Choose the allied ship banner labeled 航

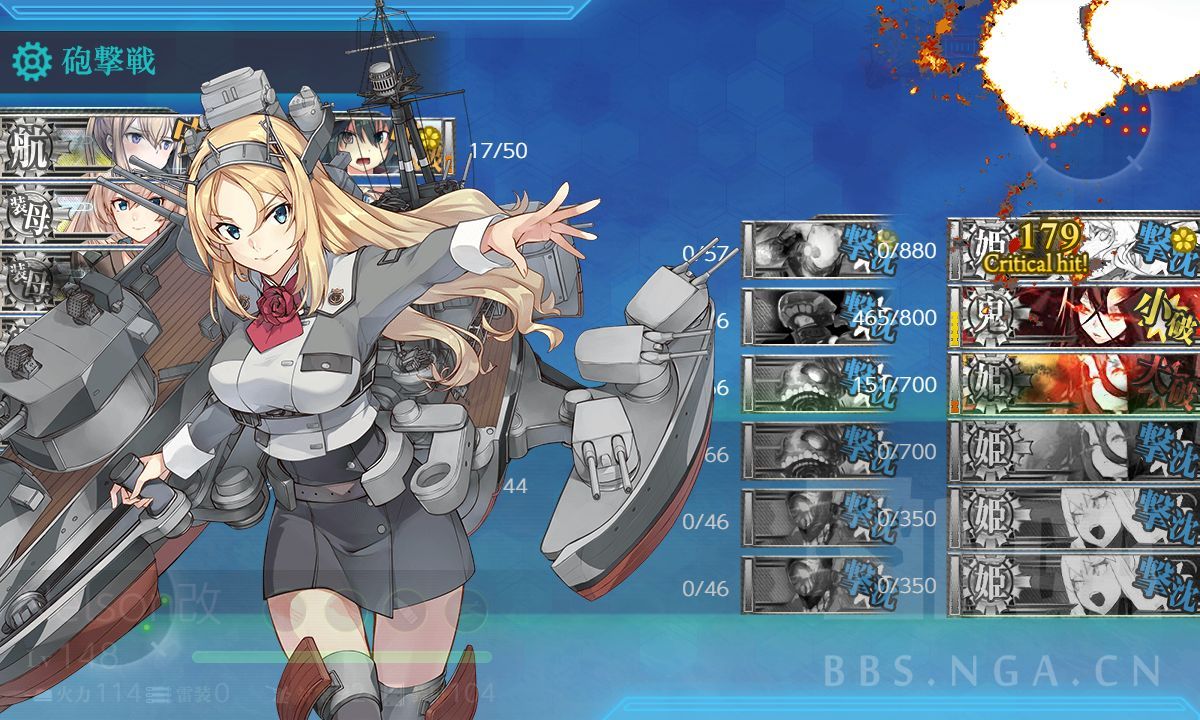click(x=90, y=143)
